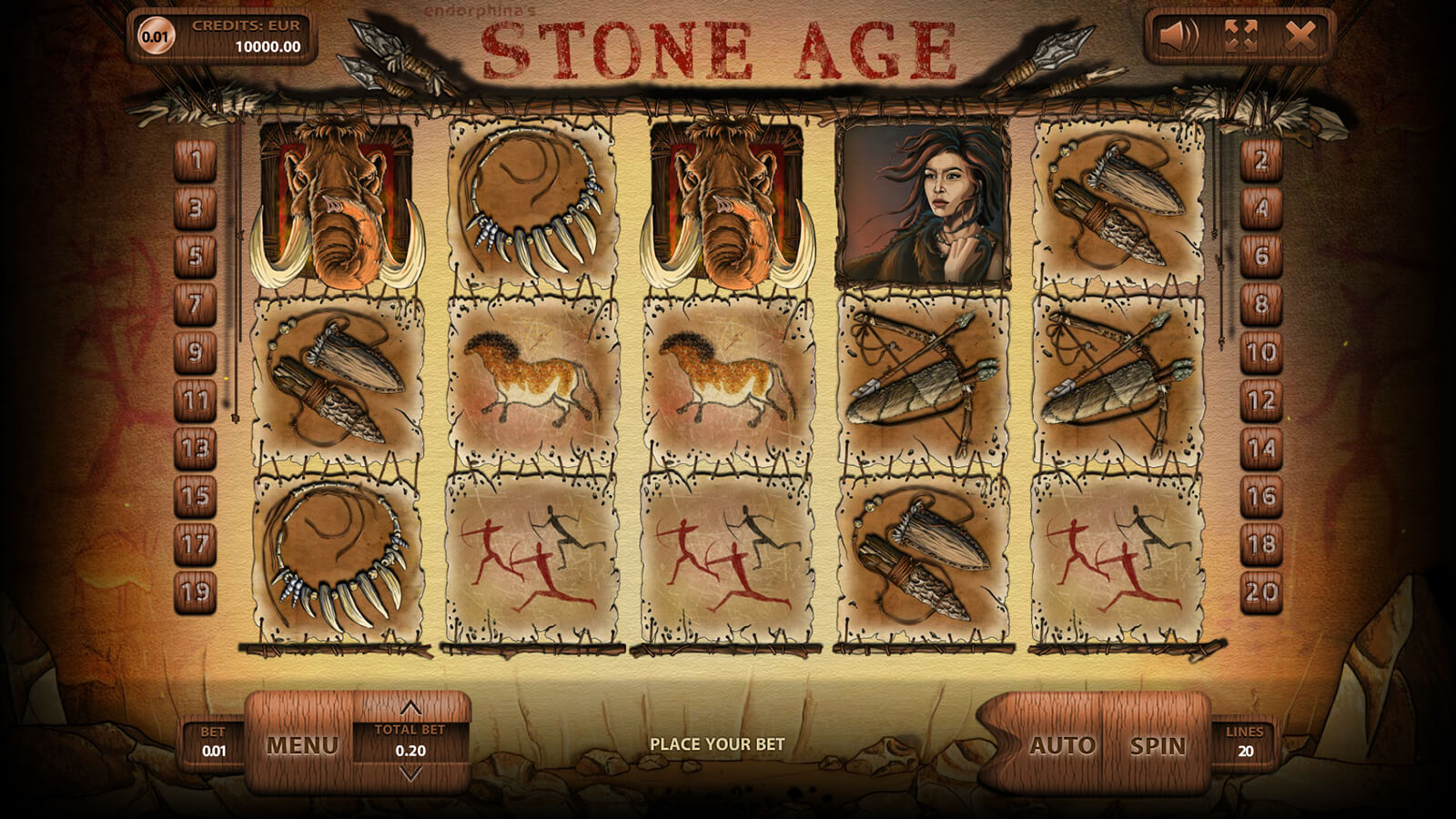The width and height of the screenshot is (1456, 819).
Task: Decrease total bet with down arrow
Action: coord(410,774)
